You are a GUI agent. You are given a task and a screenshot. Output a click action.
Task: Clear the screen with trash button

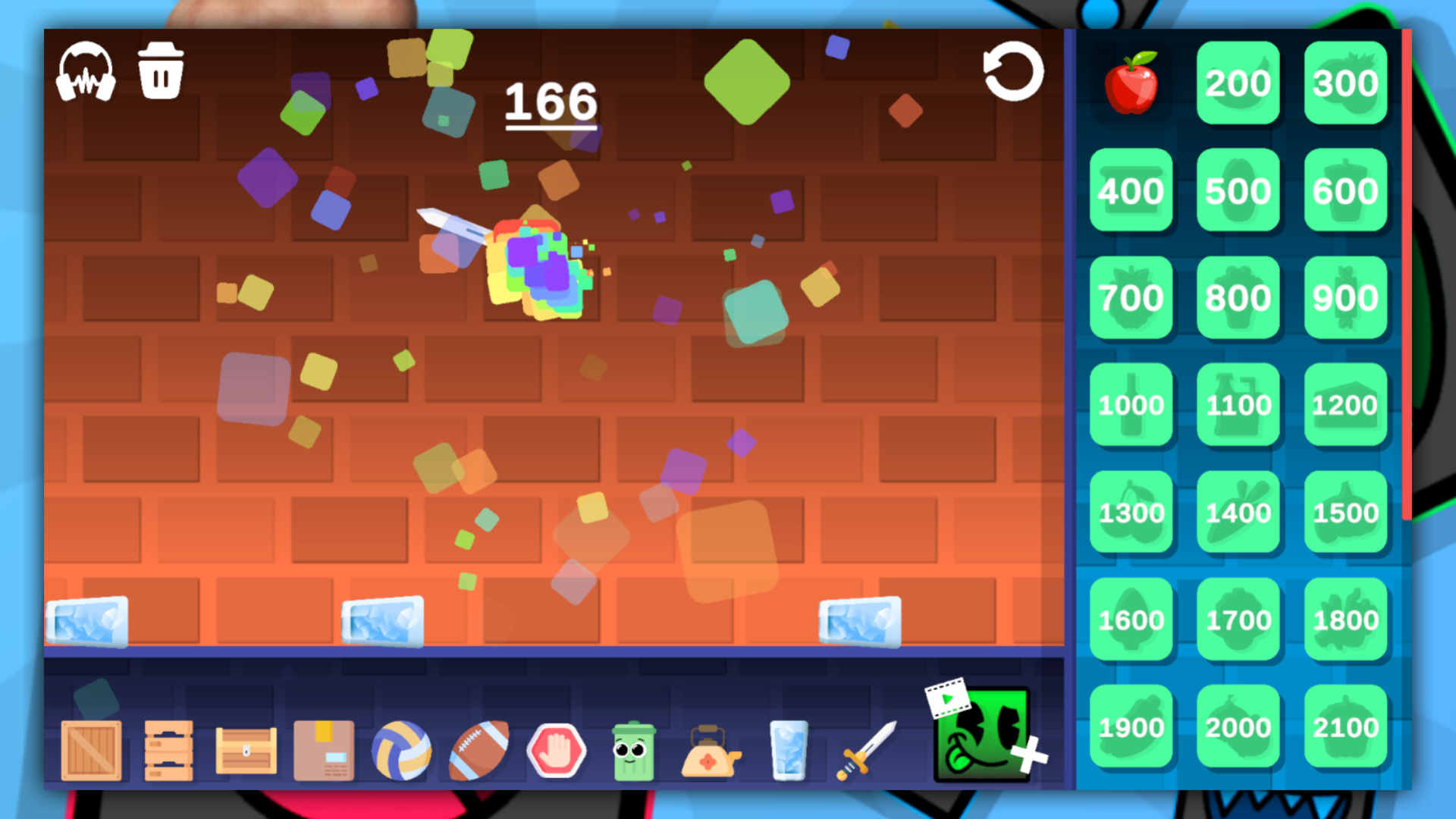160,68
